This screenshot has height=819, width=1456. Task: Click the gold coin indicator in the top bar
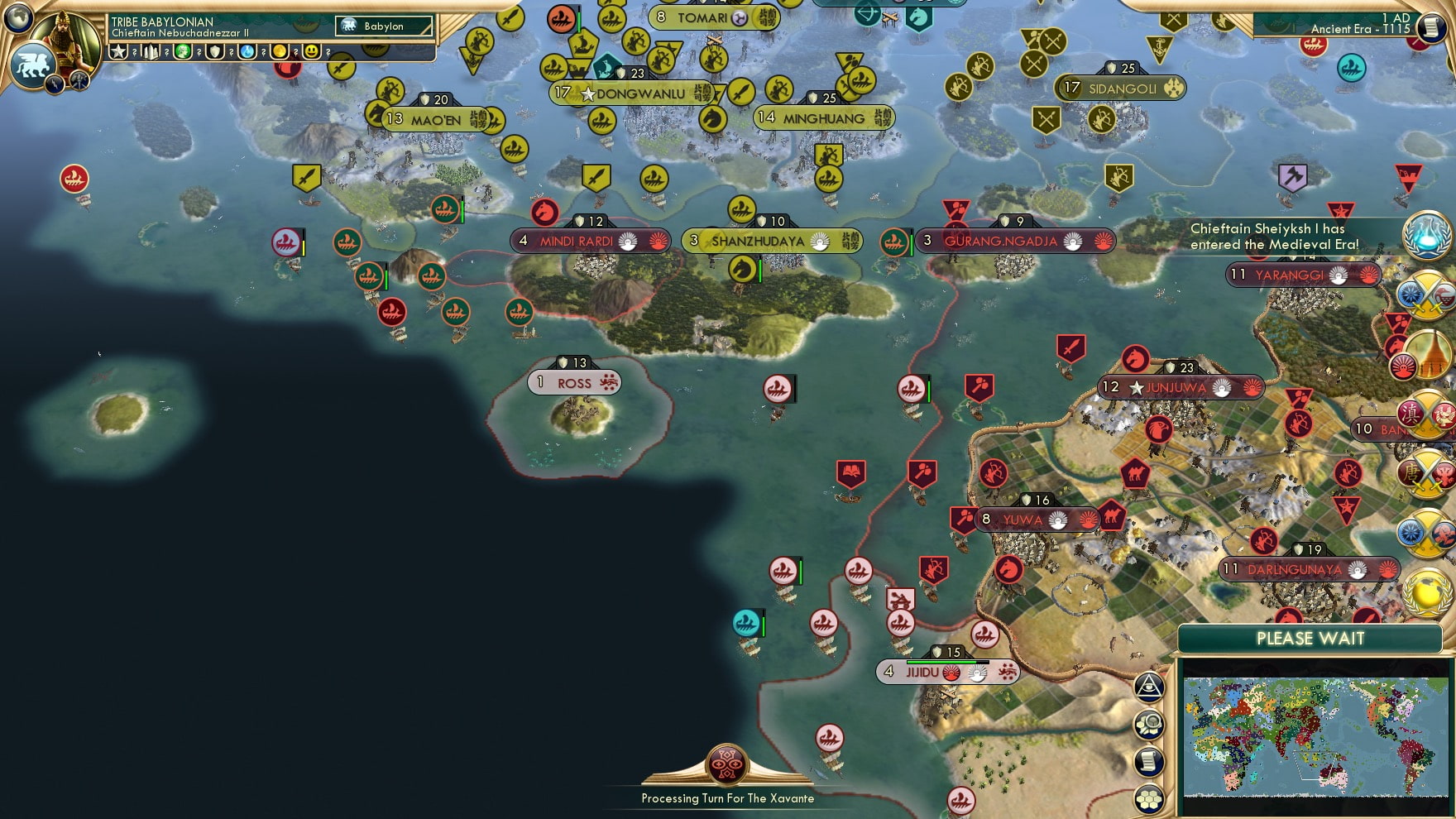(x=281, y=53)
